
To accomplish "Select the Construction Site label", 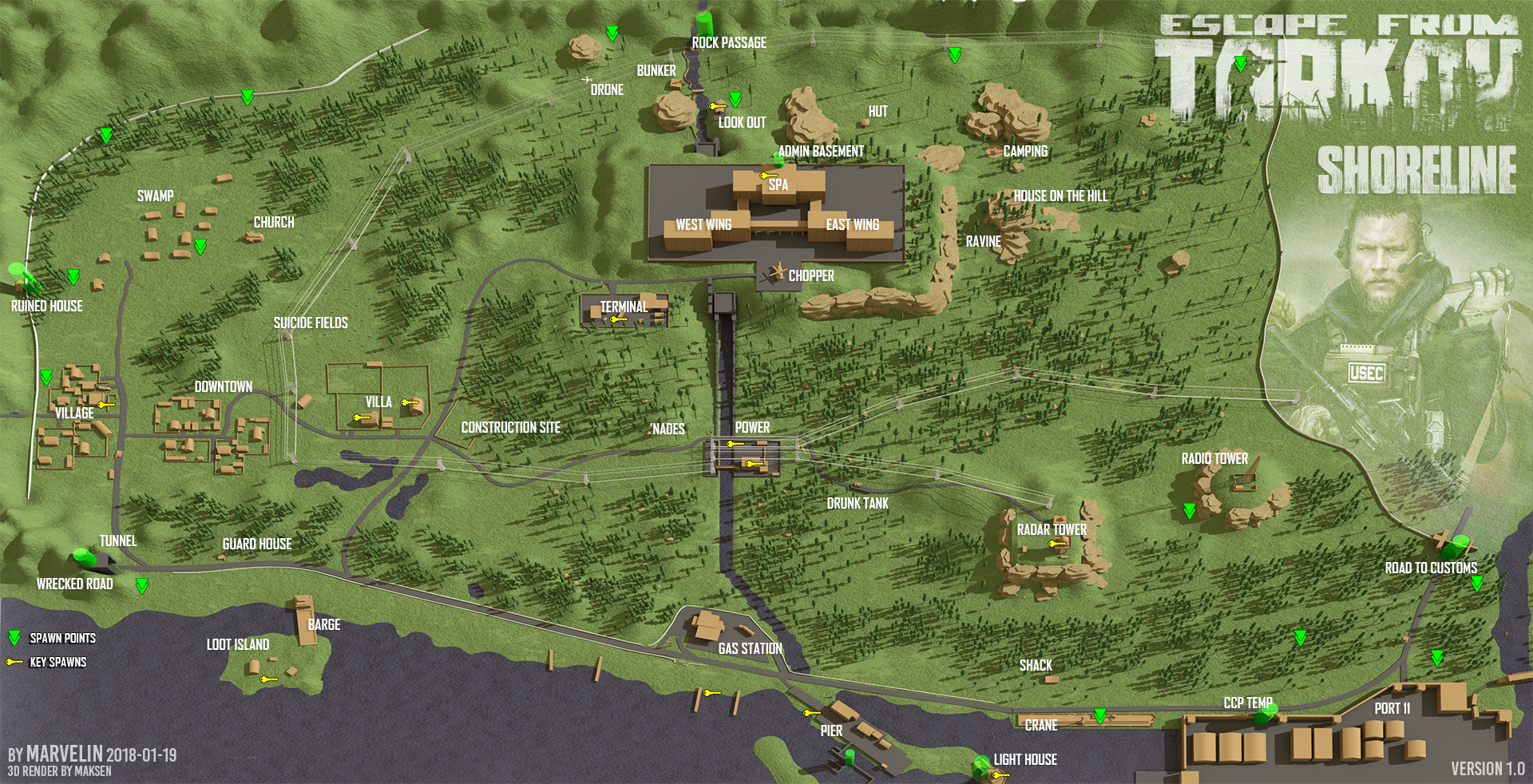I will [511, 427].
